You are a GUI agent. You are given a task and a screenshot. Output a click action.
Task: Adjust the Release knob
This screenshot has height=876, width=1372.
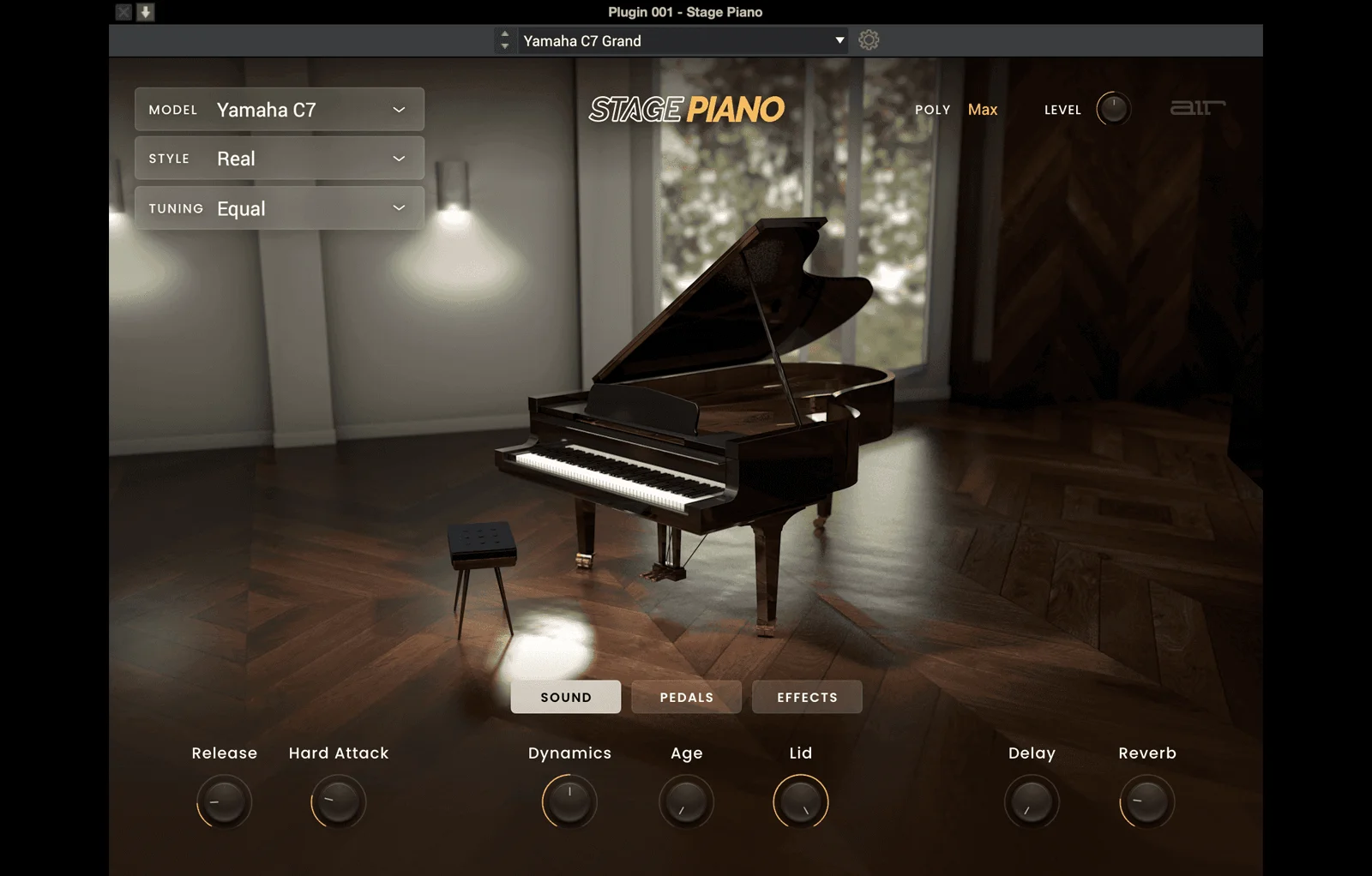click(224, 802)
